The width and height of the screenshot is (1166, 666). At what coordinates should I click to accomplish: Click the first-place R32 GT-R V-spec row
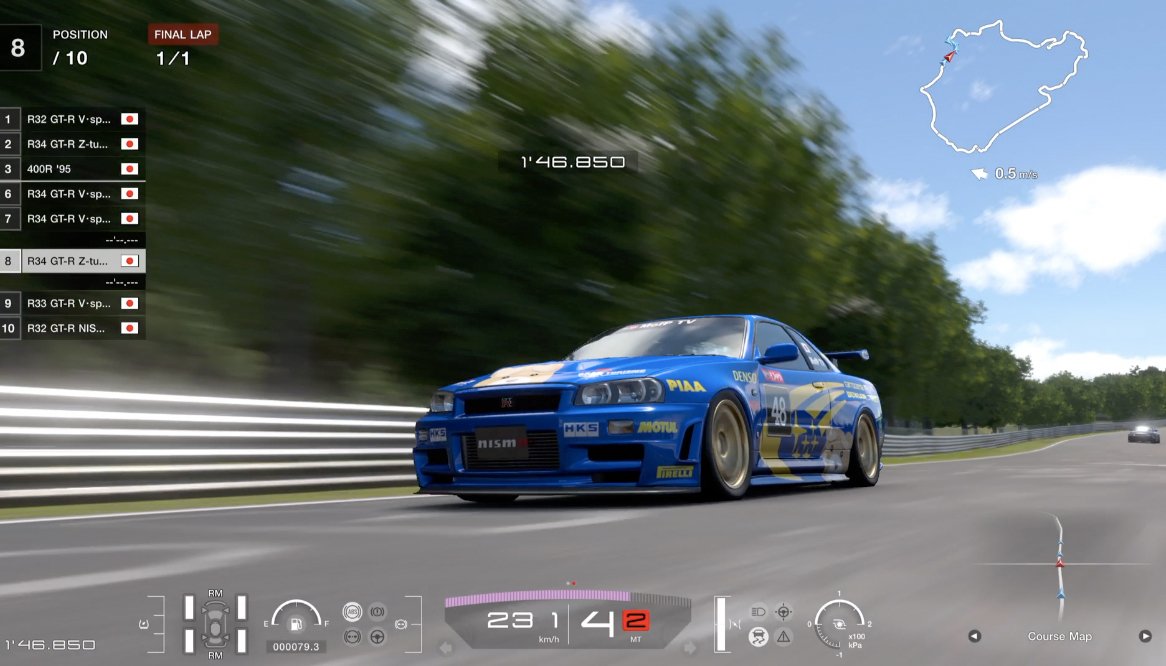click(x=72, y=119)
